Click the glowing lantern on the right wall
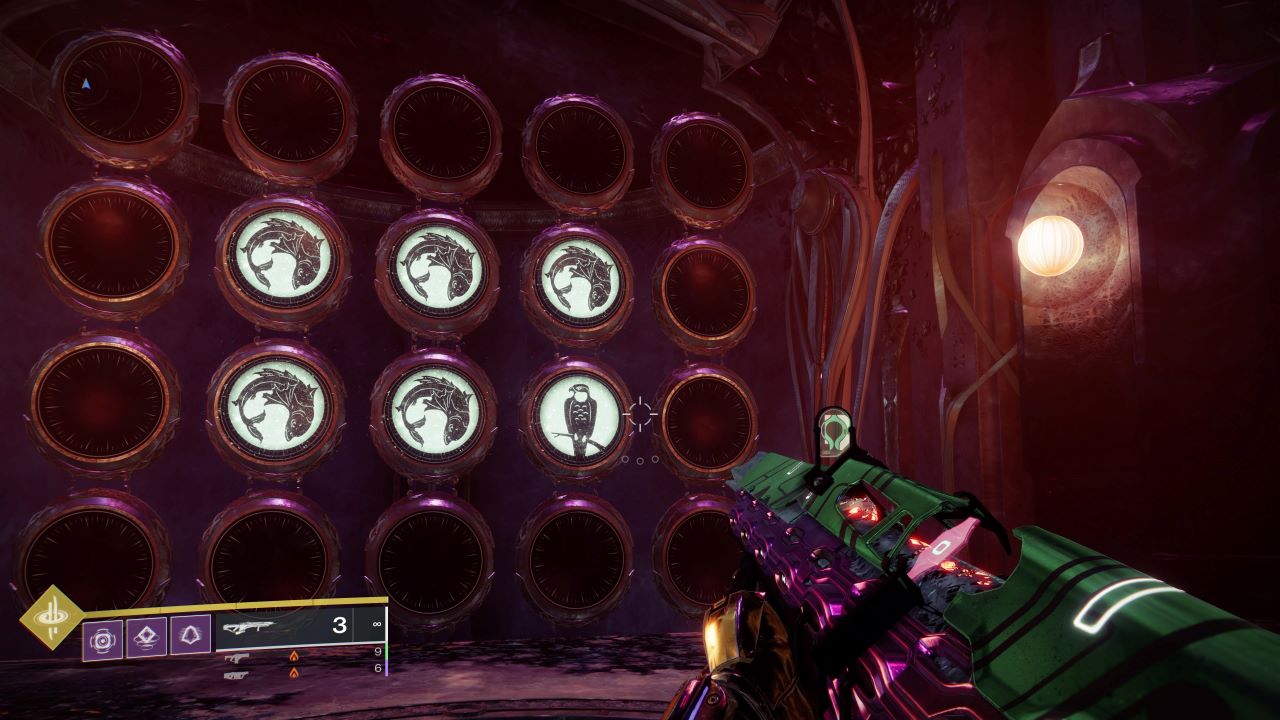This screenshot has width=1280, height=720. 1050,245
